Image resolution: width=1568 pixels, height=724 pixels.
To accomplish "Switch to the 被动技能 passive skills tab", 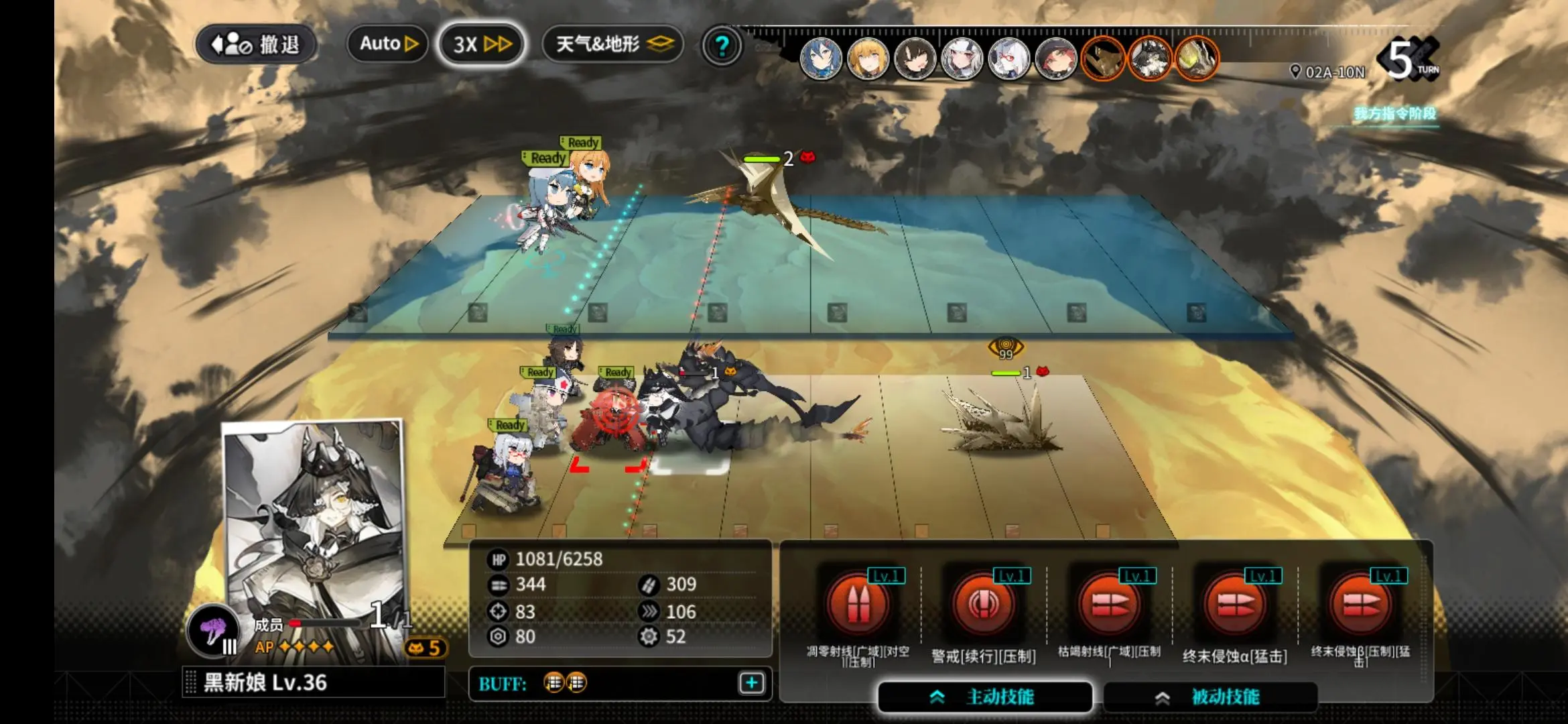I will (x=1210, y=697).
